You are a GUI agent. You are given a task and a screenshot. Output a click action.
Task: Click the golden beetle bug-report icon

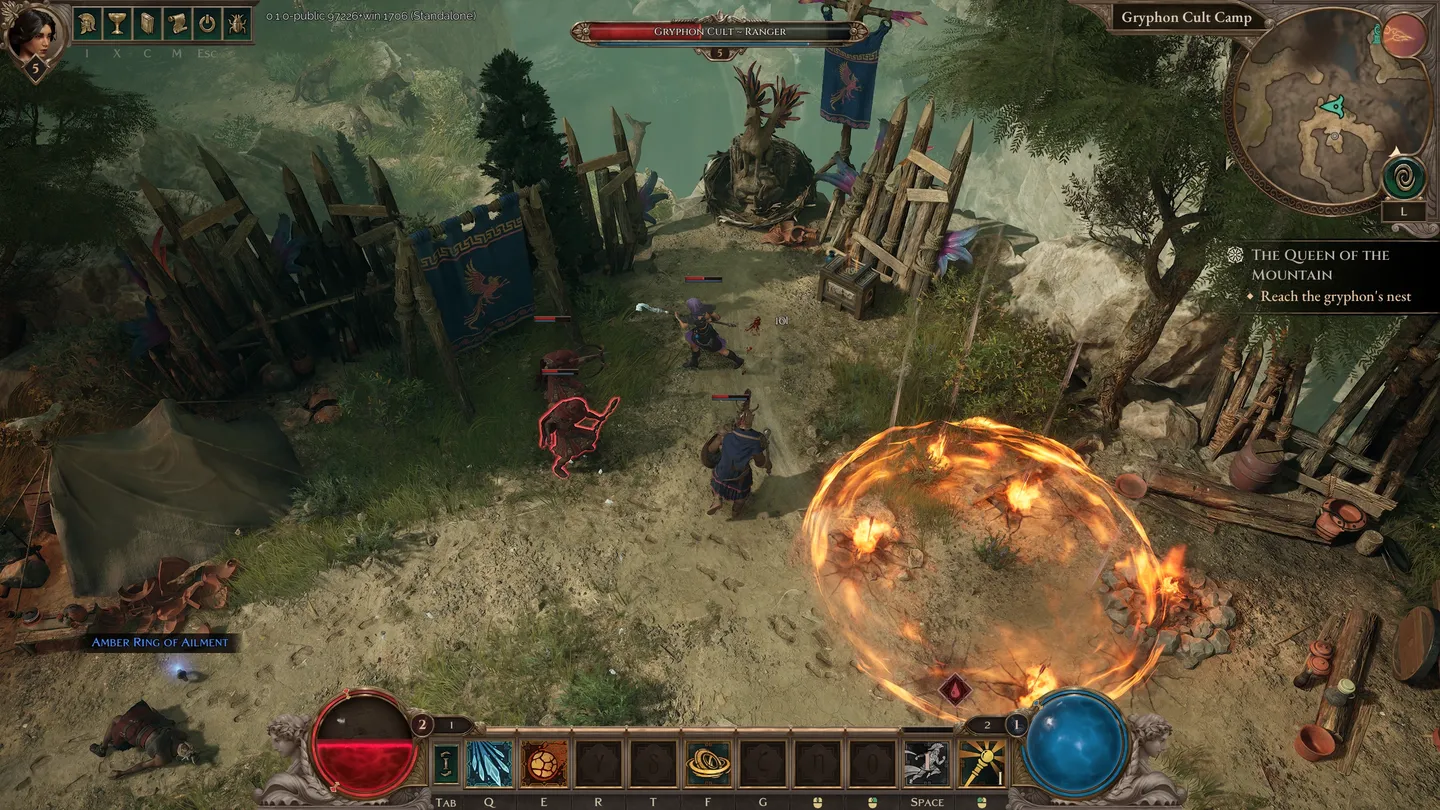coord(237,22)
